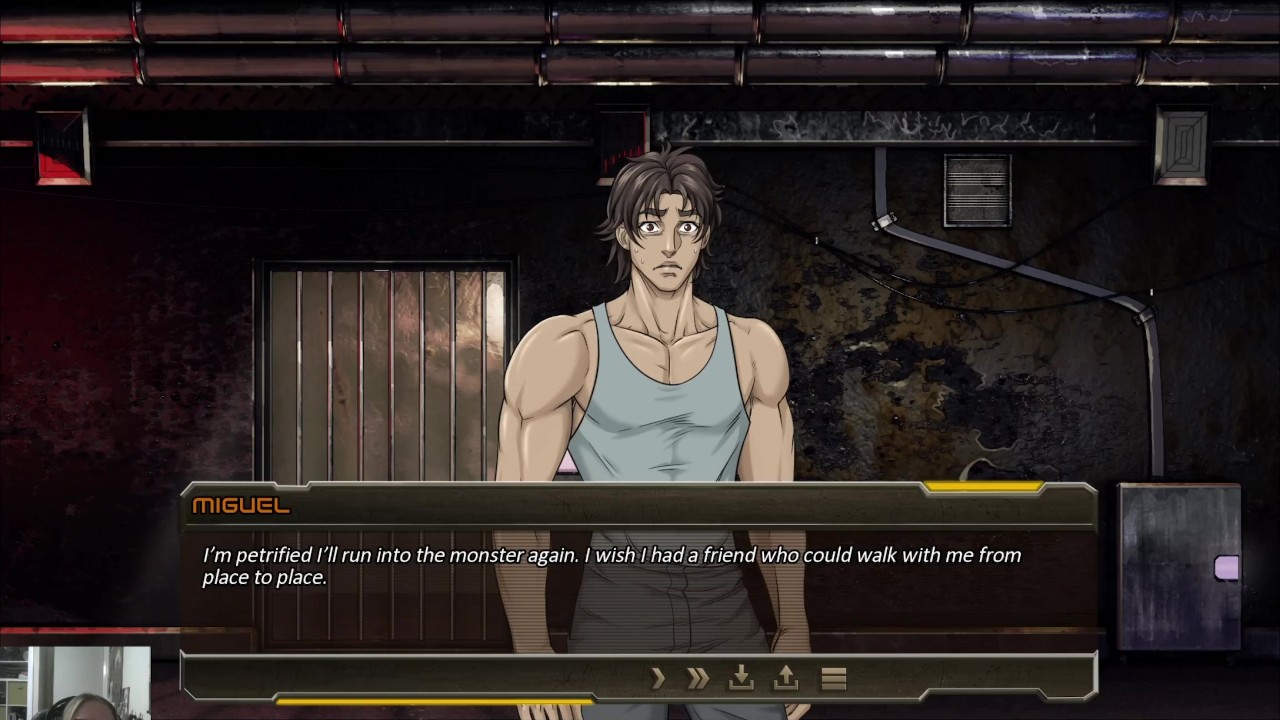
Task: Open the three-bar menu icon
Action: (834, 679)
